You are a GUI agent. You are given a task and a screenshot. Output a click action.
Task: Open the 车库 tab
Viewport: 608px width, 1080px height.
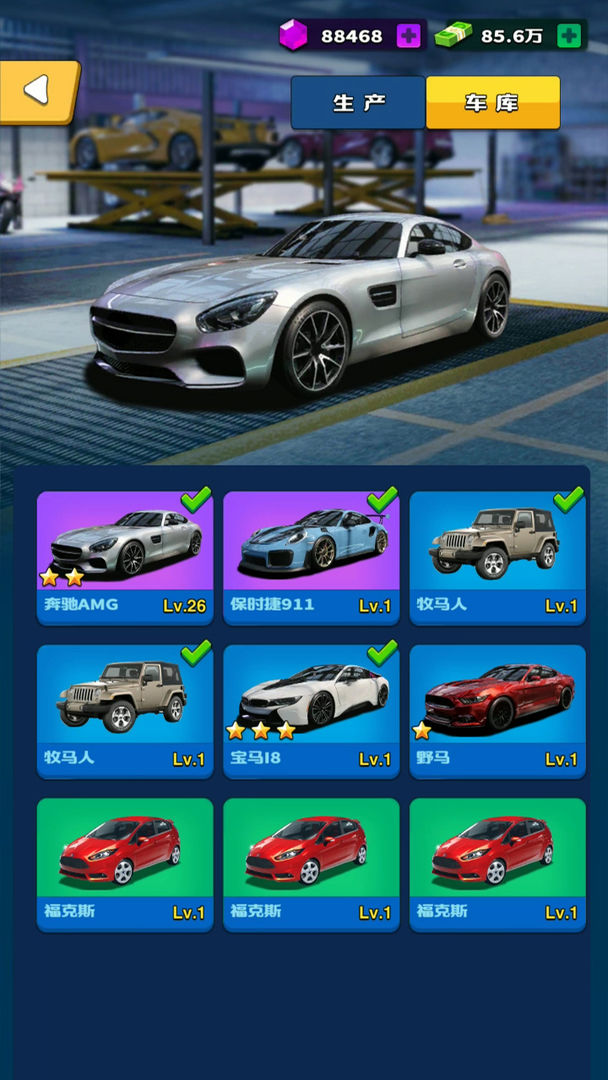(x=492, y=103)
